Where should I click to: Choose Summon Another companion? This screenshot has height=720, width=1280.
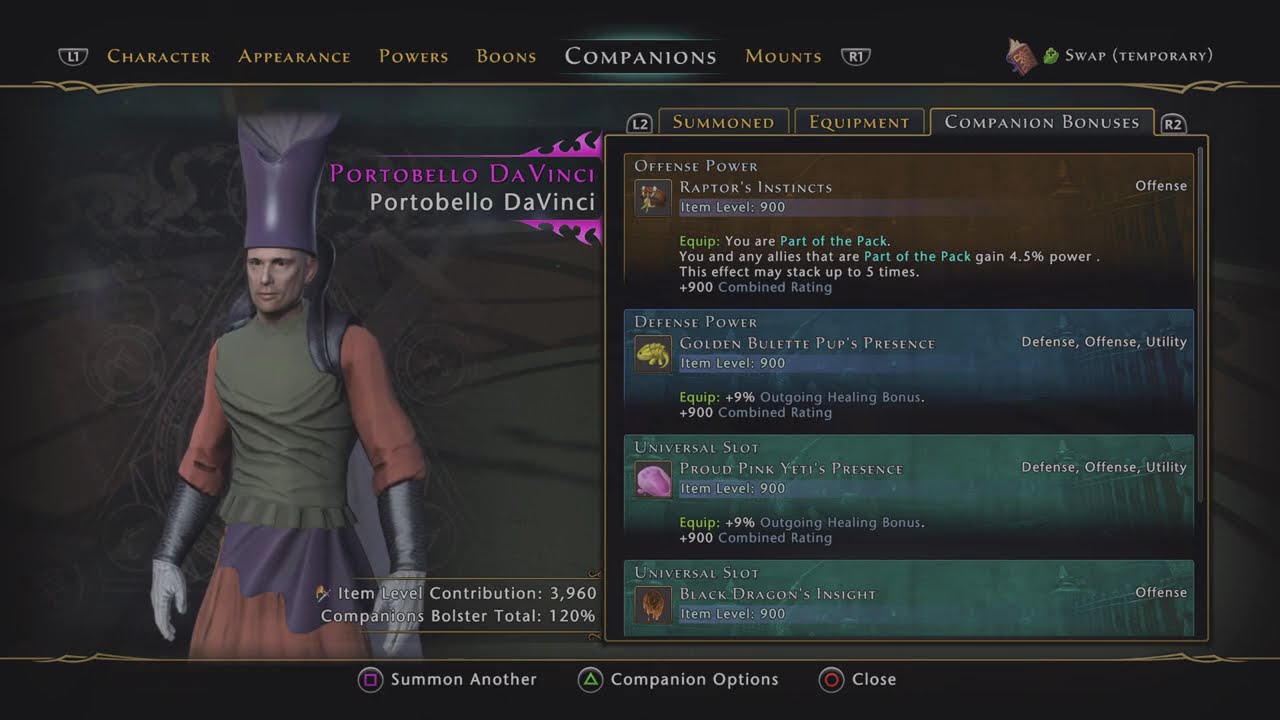point(463,680)
